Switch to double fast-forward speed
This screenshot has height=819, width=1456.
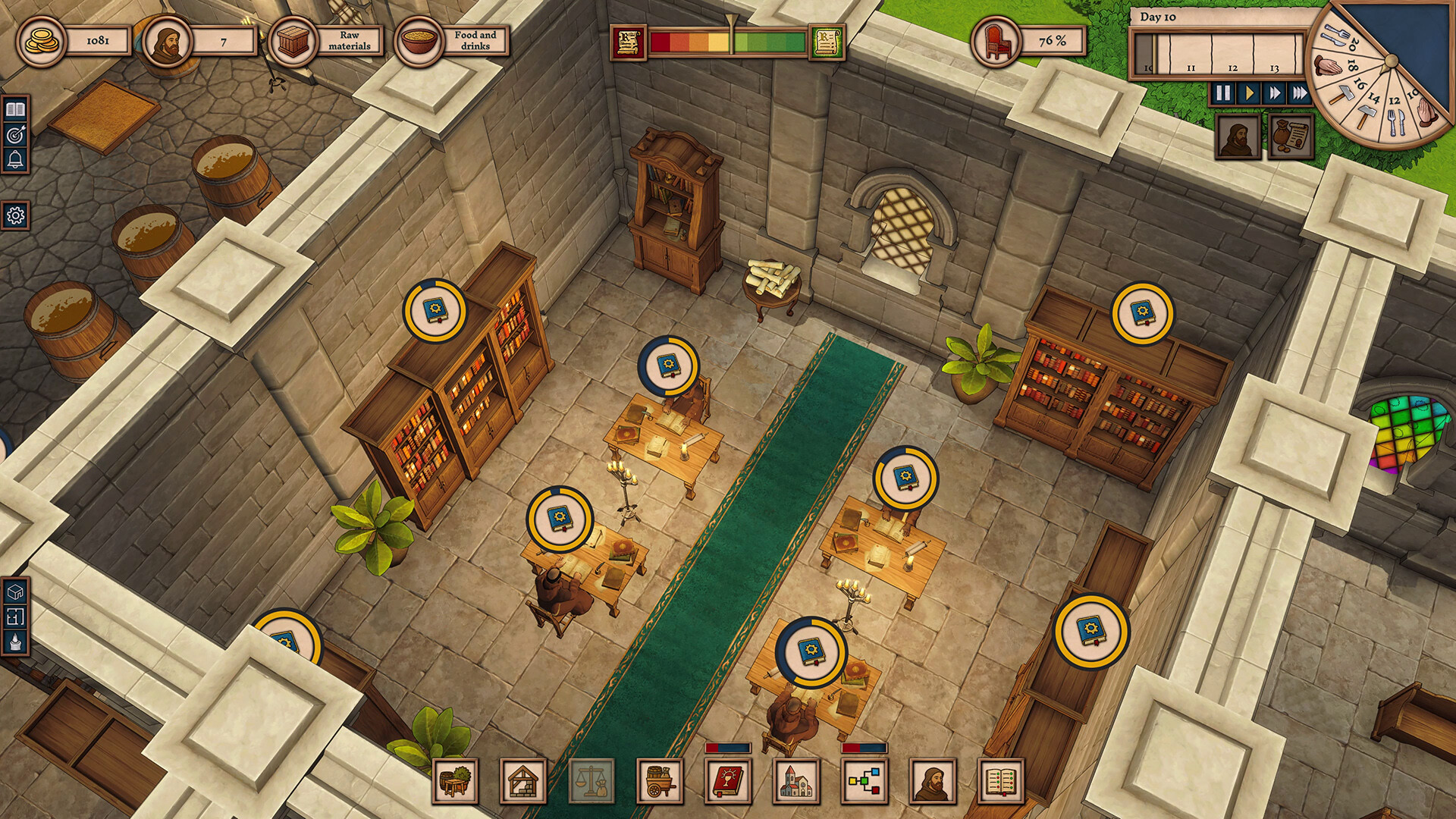pos(1274,93)
